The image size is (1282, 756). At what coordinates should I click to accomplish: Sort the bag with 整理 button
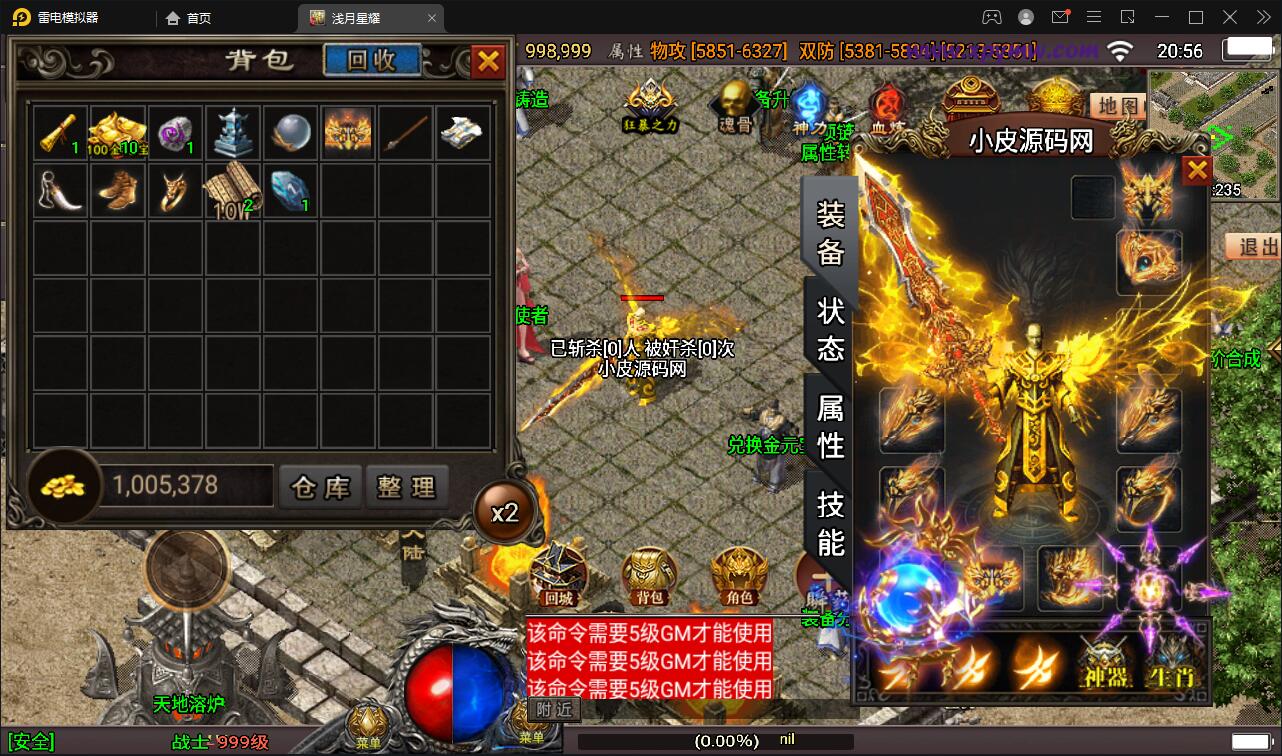coord(406,487)
